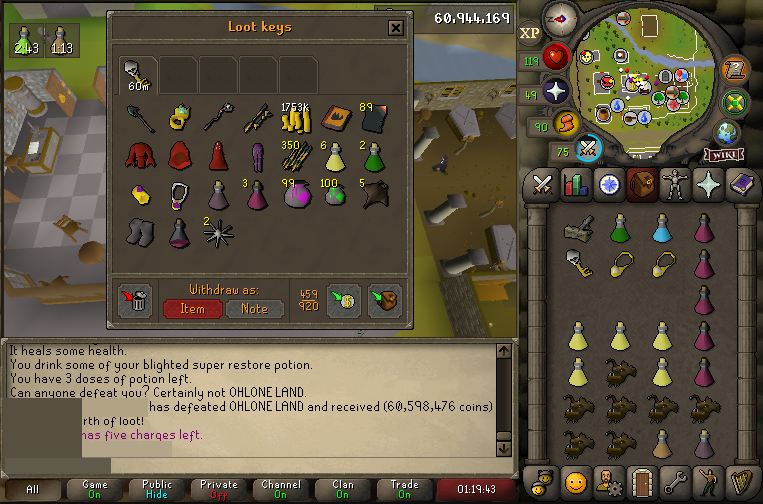
Task: Switch to the Combat Options tab
Action: click(x=543, y=185)
